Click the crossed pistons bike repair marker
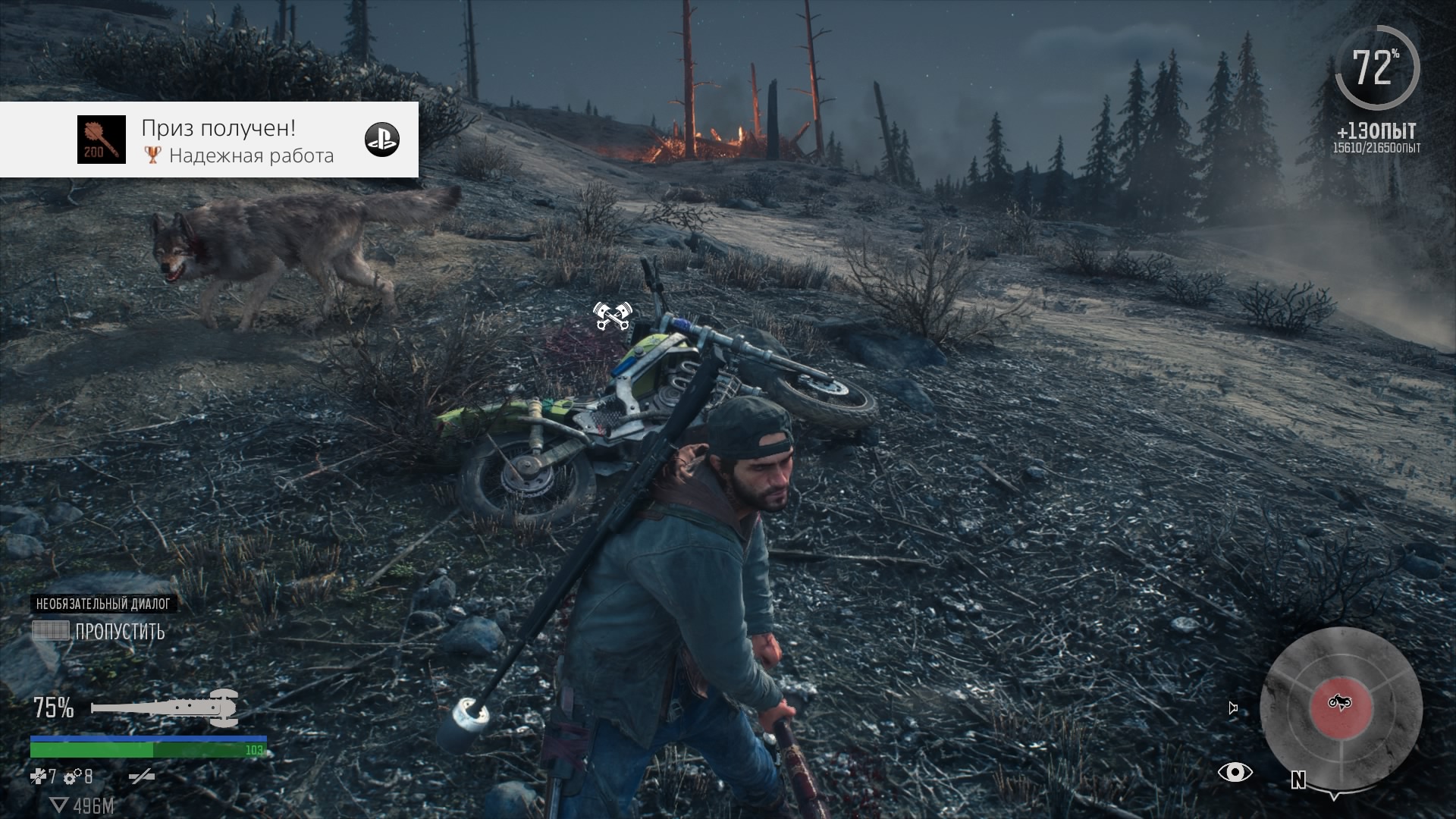Viewport: 1456px width, 819px height. (x=612, y=316)
